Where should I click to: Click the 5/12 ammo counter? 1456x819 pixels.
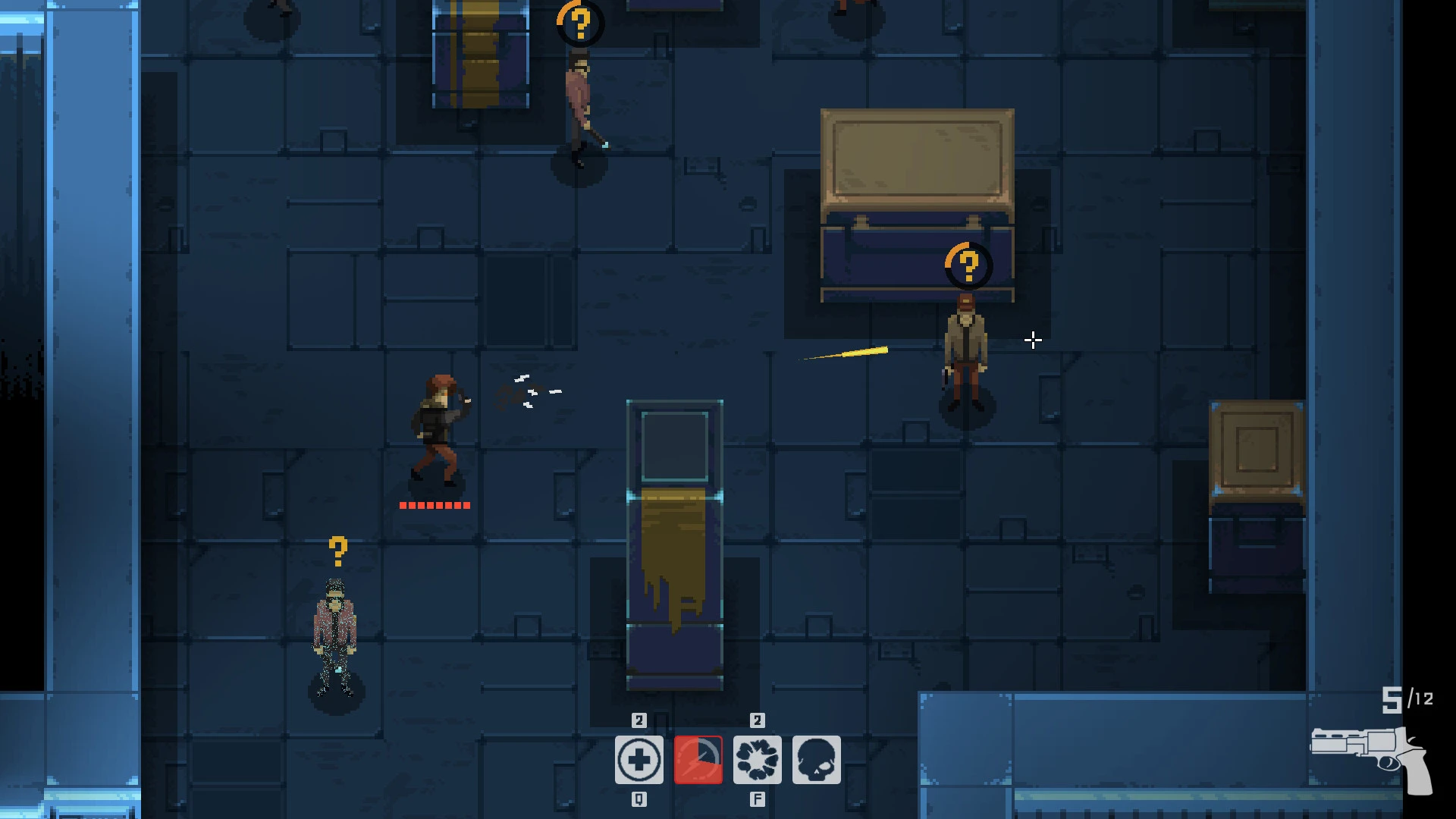(x=1407, y=699)
